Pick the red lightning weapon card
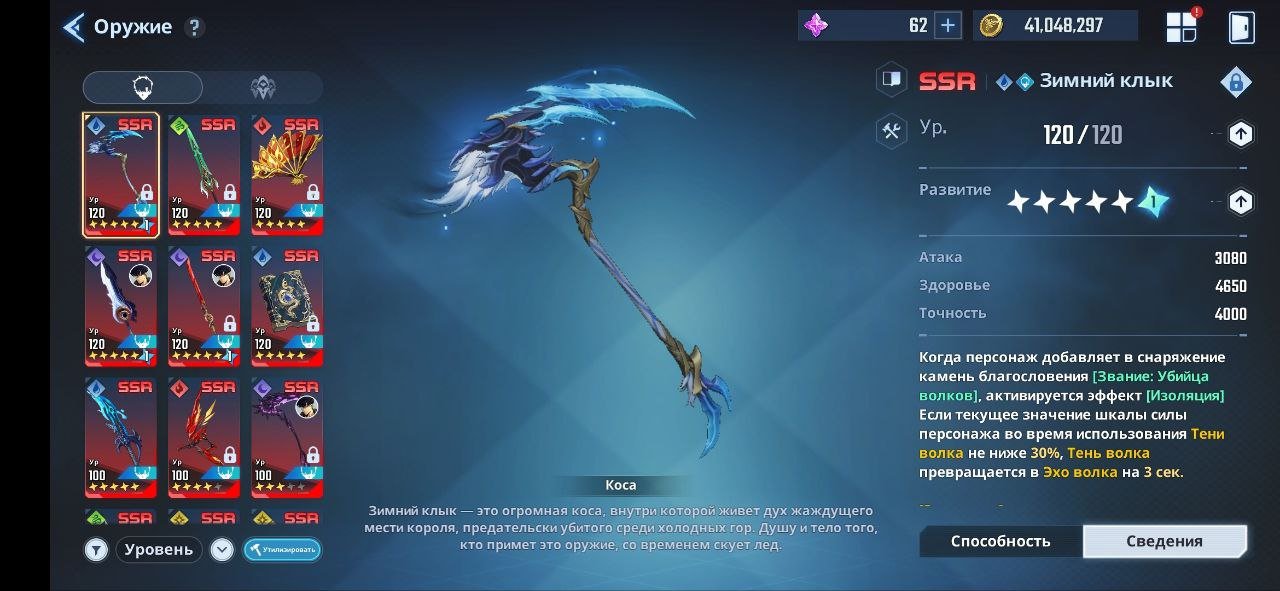The width and height of the screenshot is (1280, 591). [203, 437]
